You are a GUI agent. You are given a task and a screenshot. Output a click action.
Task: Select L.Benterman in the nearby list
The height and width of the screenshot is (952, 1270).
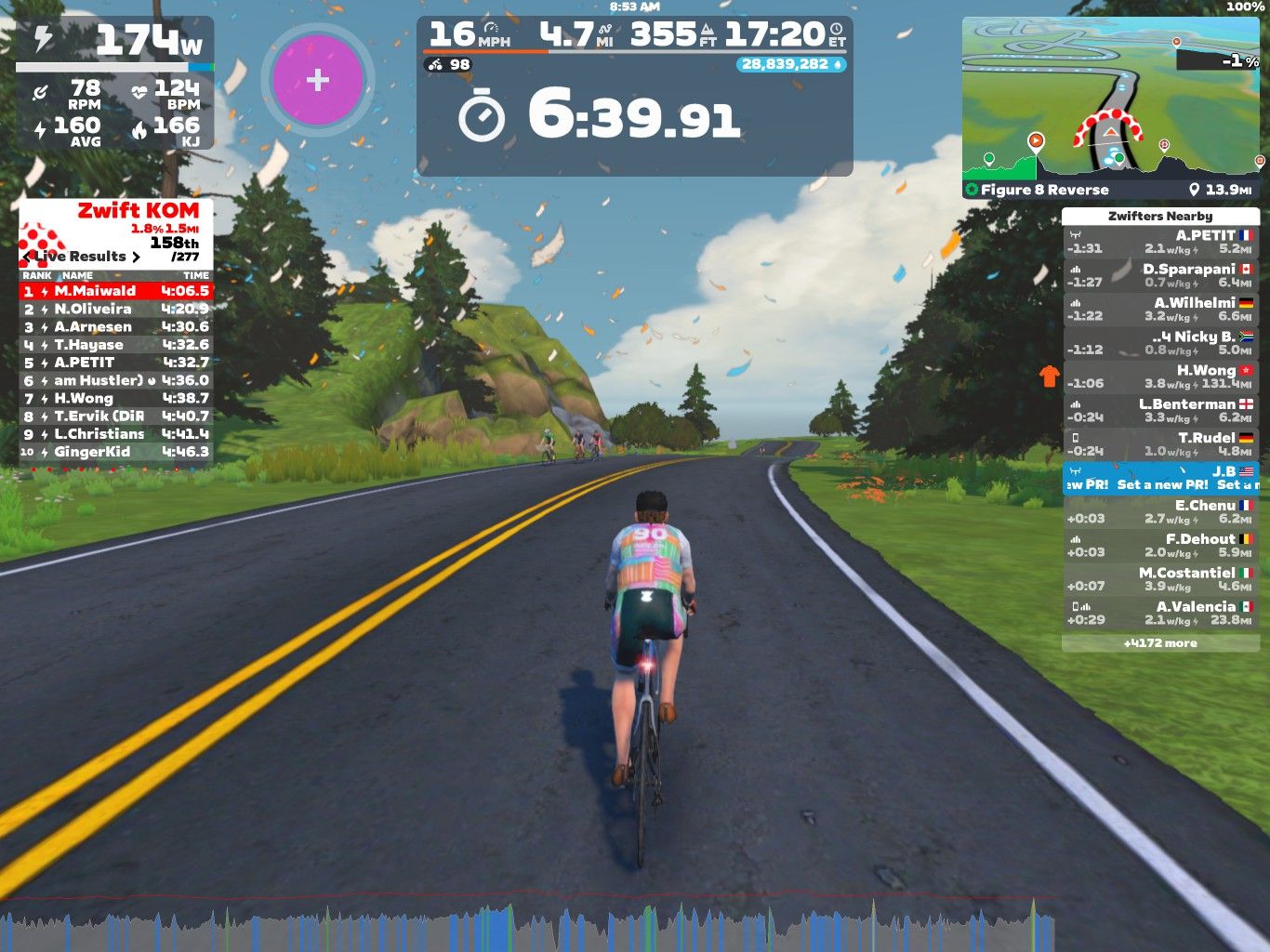[1160, 411]
